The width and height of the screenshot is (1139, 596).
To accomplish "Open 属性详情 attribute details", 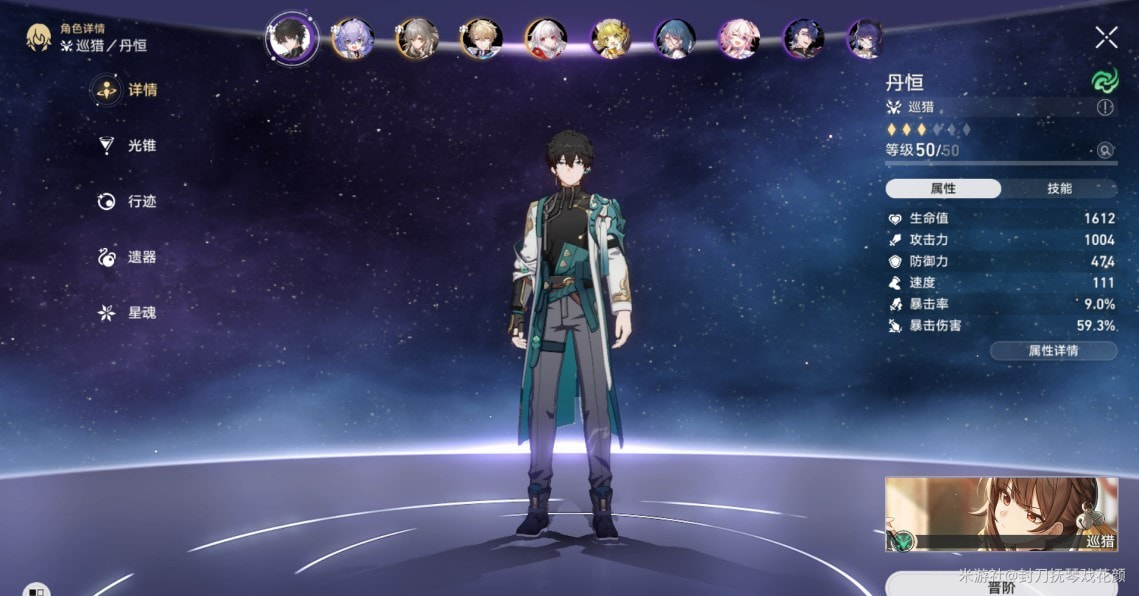I will (x=1053, y=350).
